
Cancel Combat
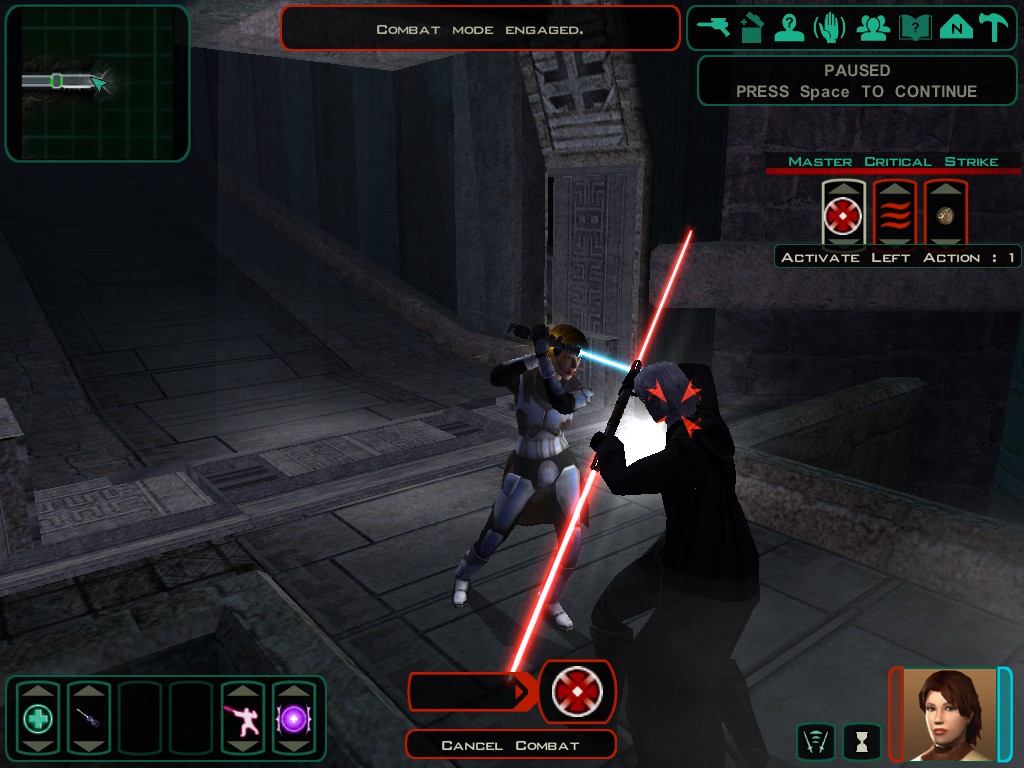(x=510, y=745)
